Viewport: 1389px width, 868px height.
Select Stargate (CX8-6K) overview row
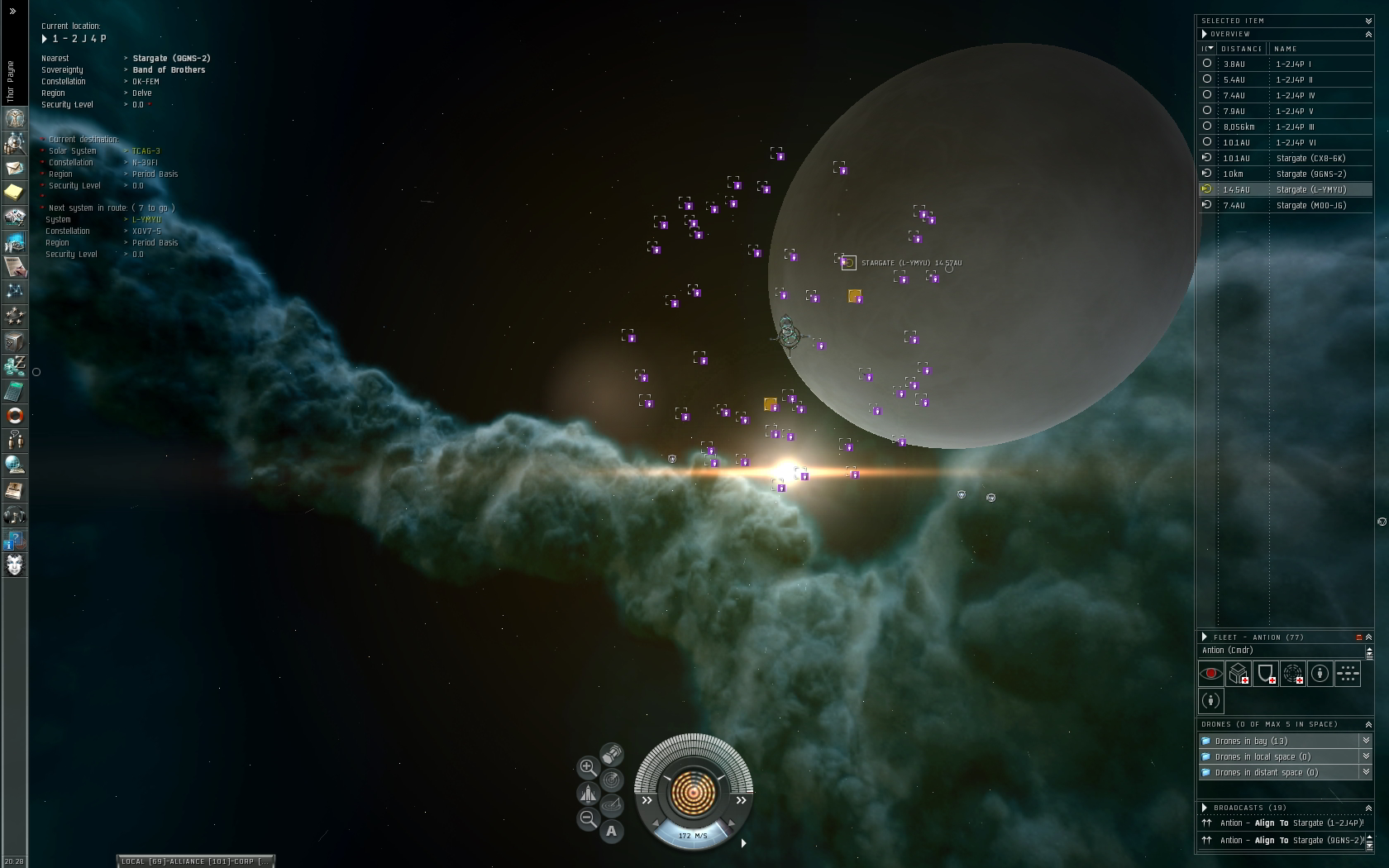[1310, 158]
